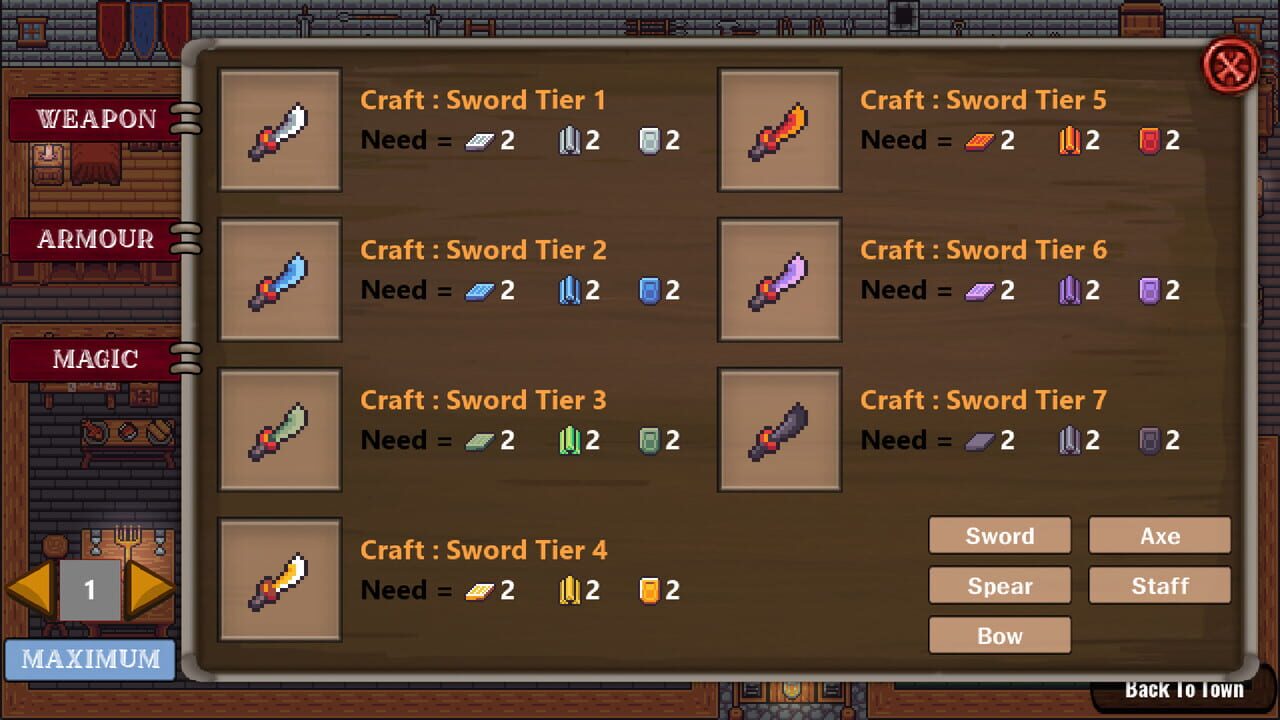
Task: Click the quantity number field showing 1
Action: coord(90,590)
